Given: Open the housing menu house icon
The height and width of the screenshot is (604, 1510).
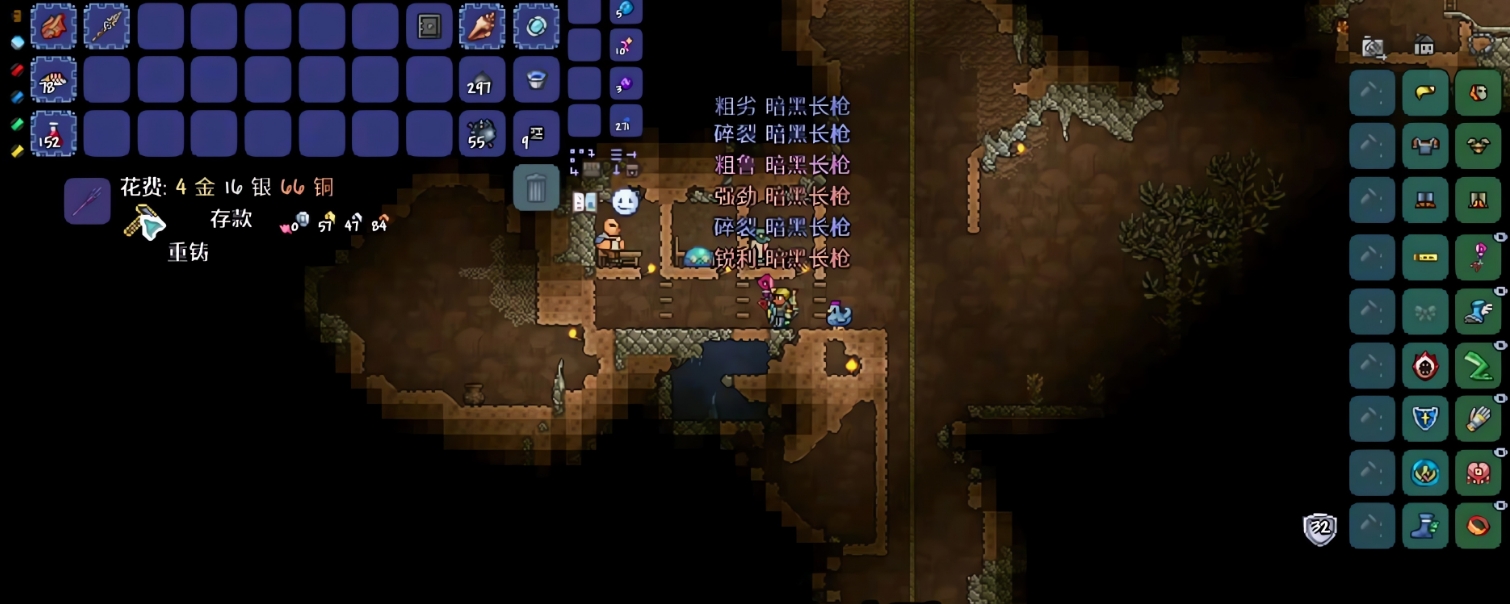Looking at the screenshot, I should tap(1424, 45).
